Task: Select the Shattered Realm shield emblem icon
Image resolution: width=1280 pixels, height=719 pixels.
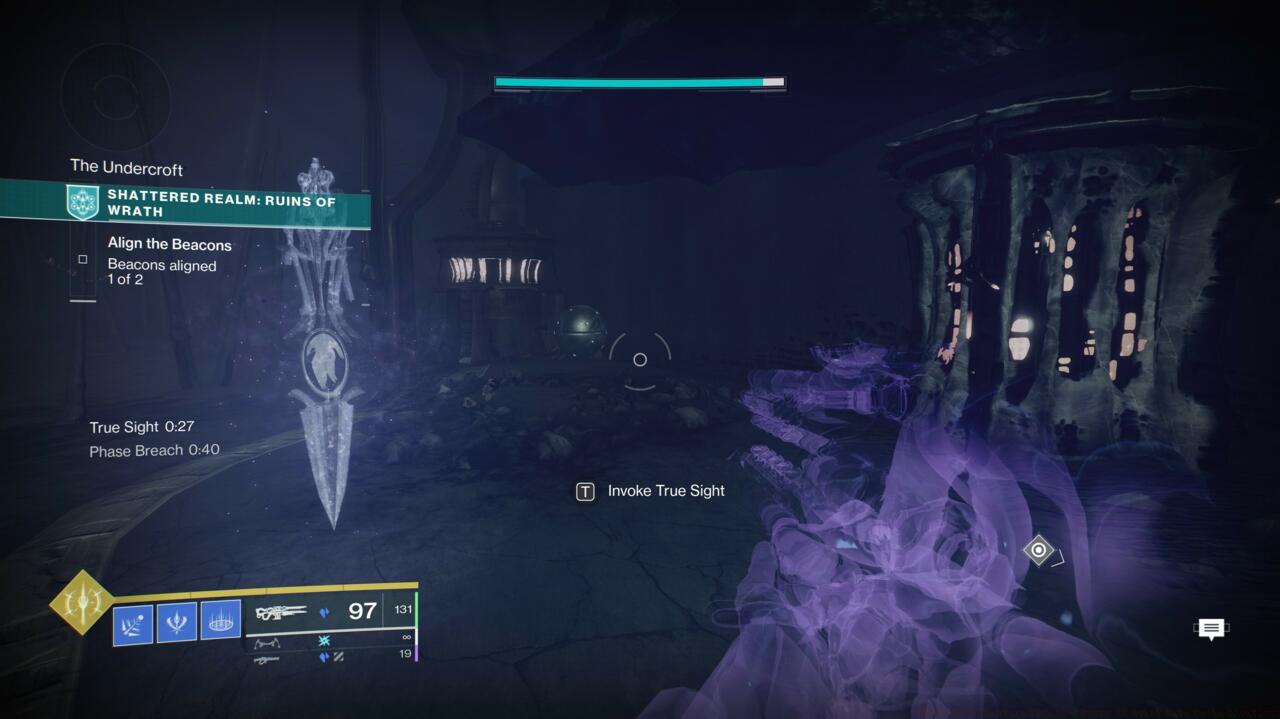Action: [x=82, y=203]
